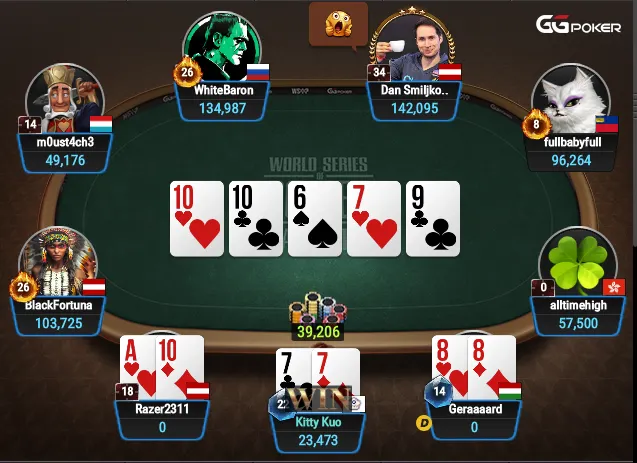Viewport: 637px width, 463px height.
Task: Click the GGPoker logo
Action: (x=579, y=25)
